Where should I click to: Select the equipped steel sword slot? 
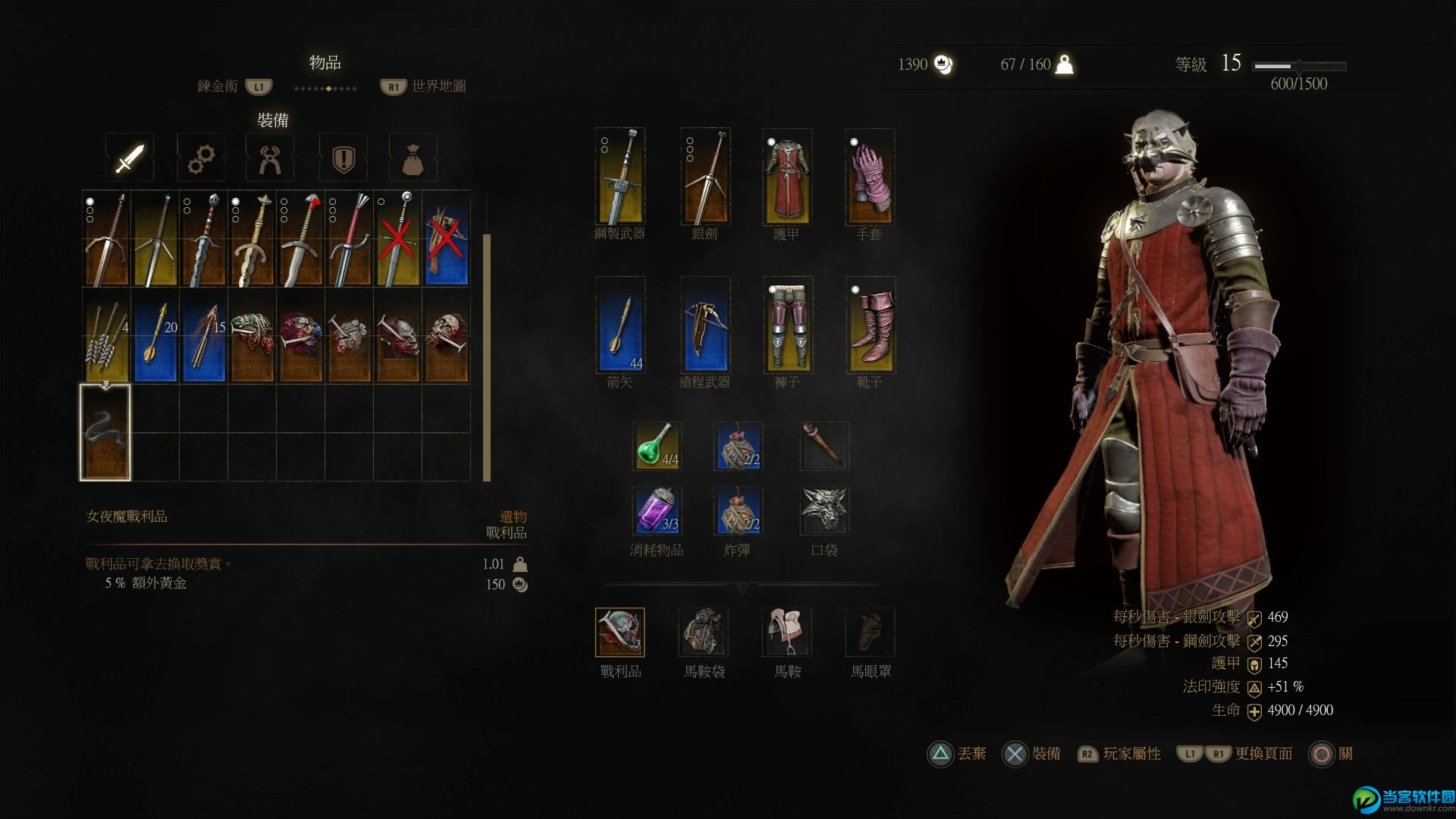coord(620,177)
